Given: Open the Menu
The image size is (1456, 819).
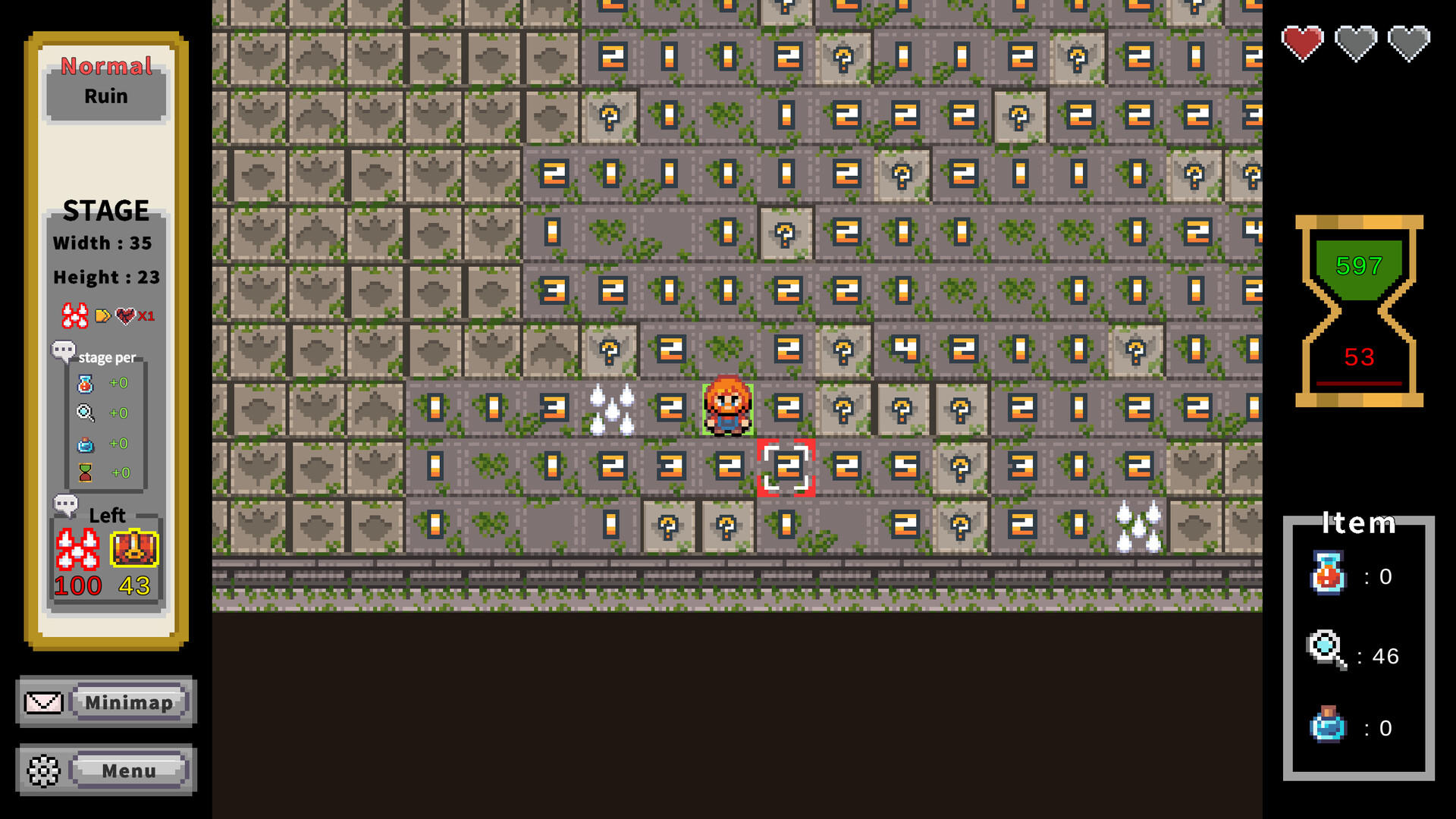Looking at the screenshot, I should click(x=128, y=770).
